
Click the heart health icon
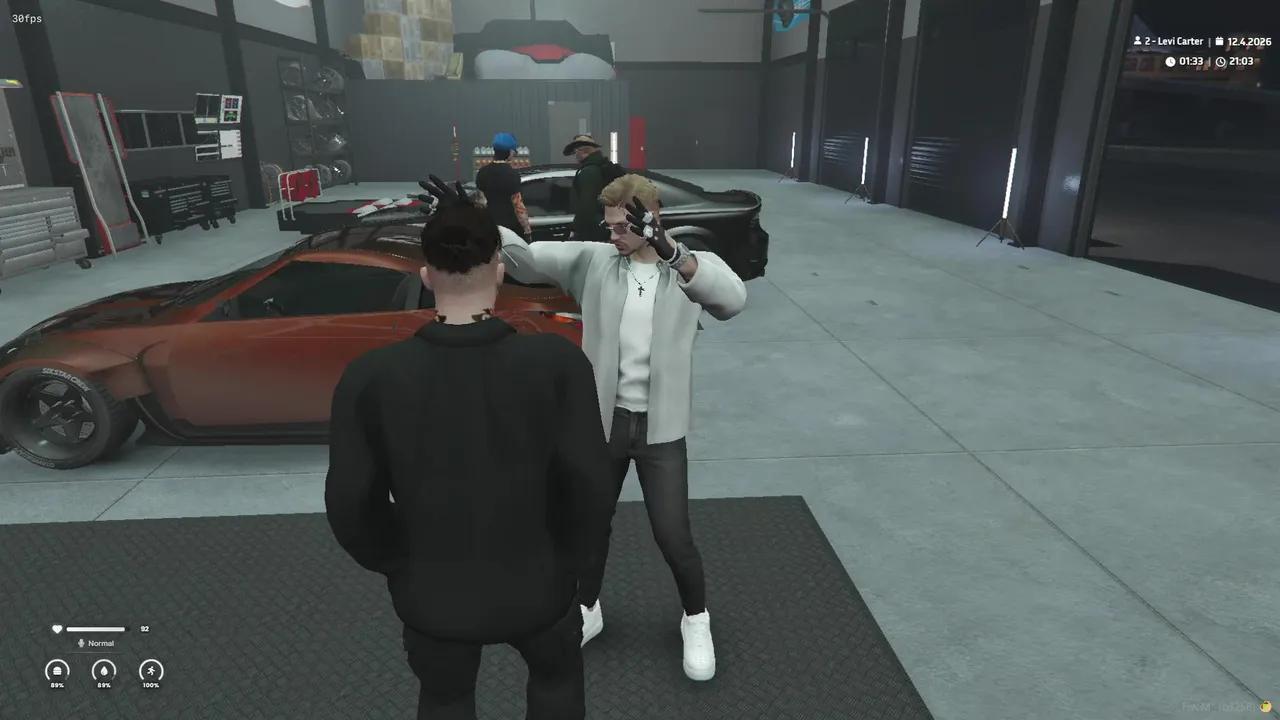coord(57,629)
